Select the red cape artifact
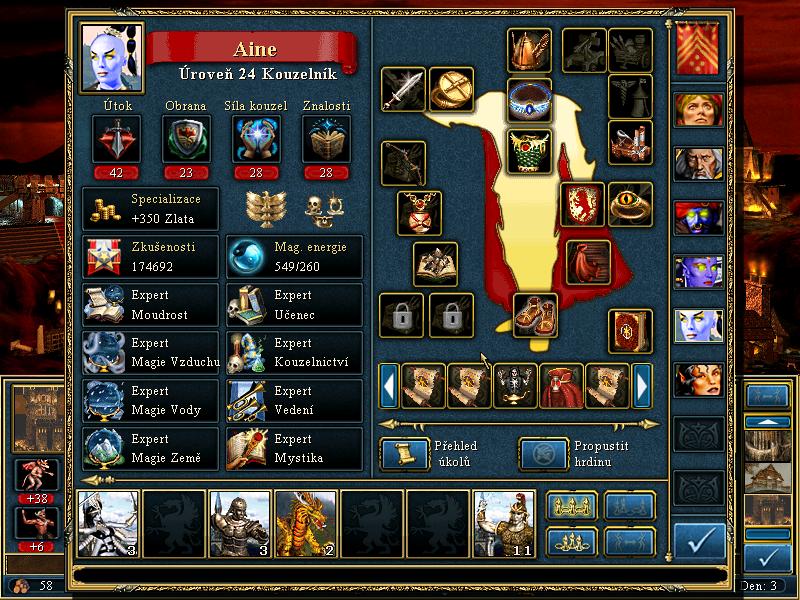This screenshot has width=800, height=600. [588, 261]
